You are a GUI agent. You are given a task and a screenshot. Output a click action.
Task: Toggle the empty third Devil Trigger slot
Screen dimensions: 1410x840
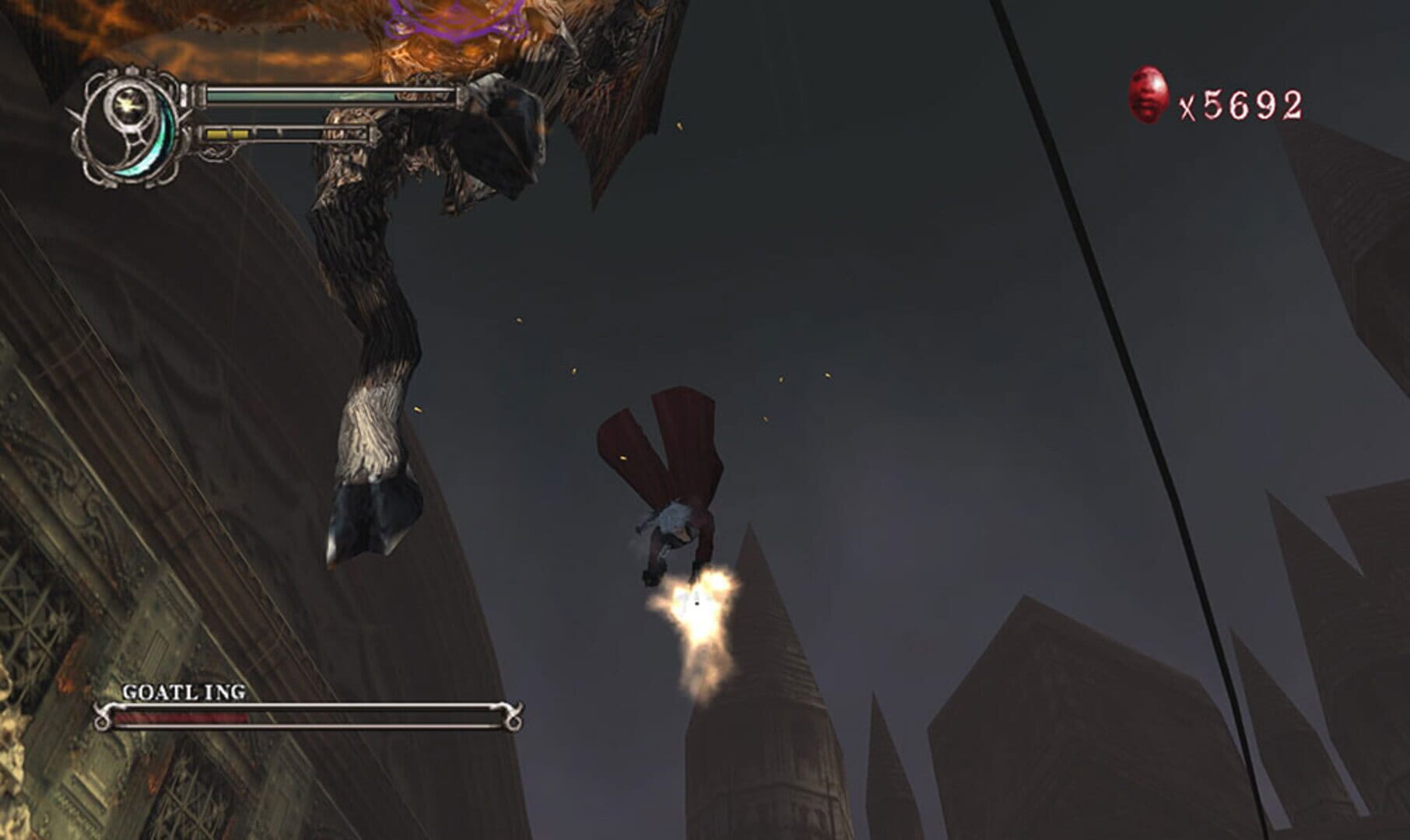268,133
